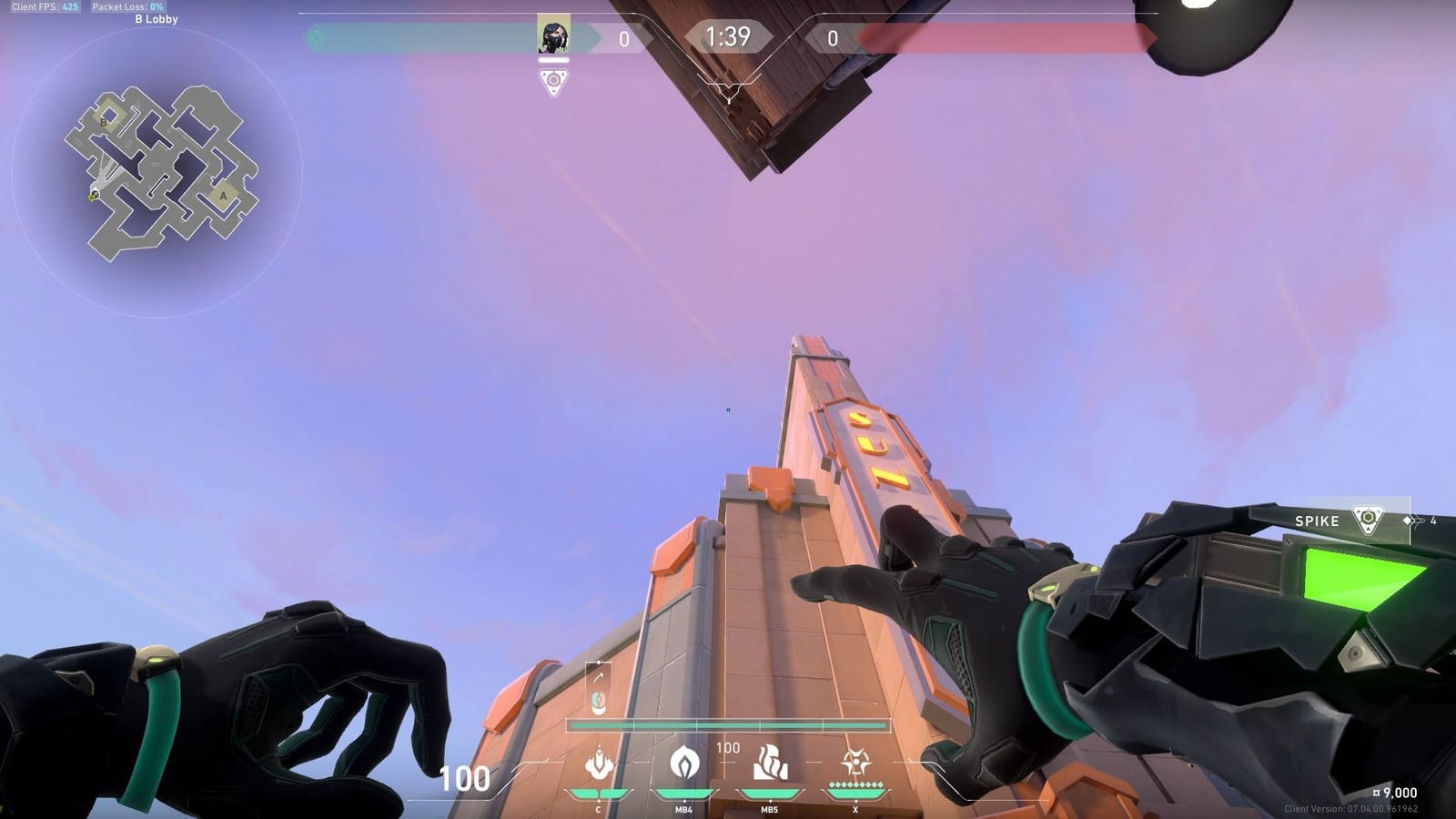Toggle the ultimate point diamonds above the X keybind
The width and height of the screenshot is (1456, 819).
click(854, 784)
